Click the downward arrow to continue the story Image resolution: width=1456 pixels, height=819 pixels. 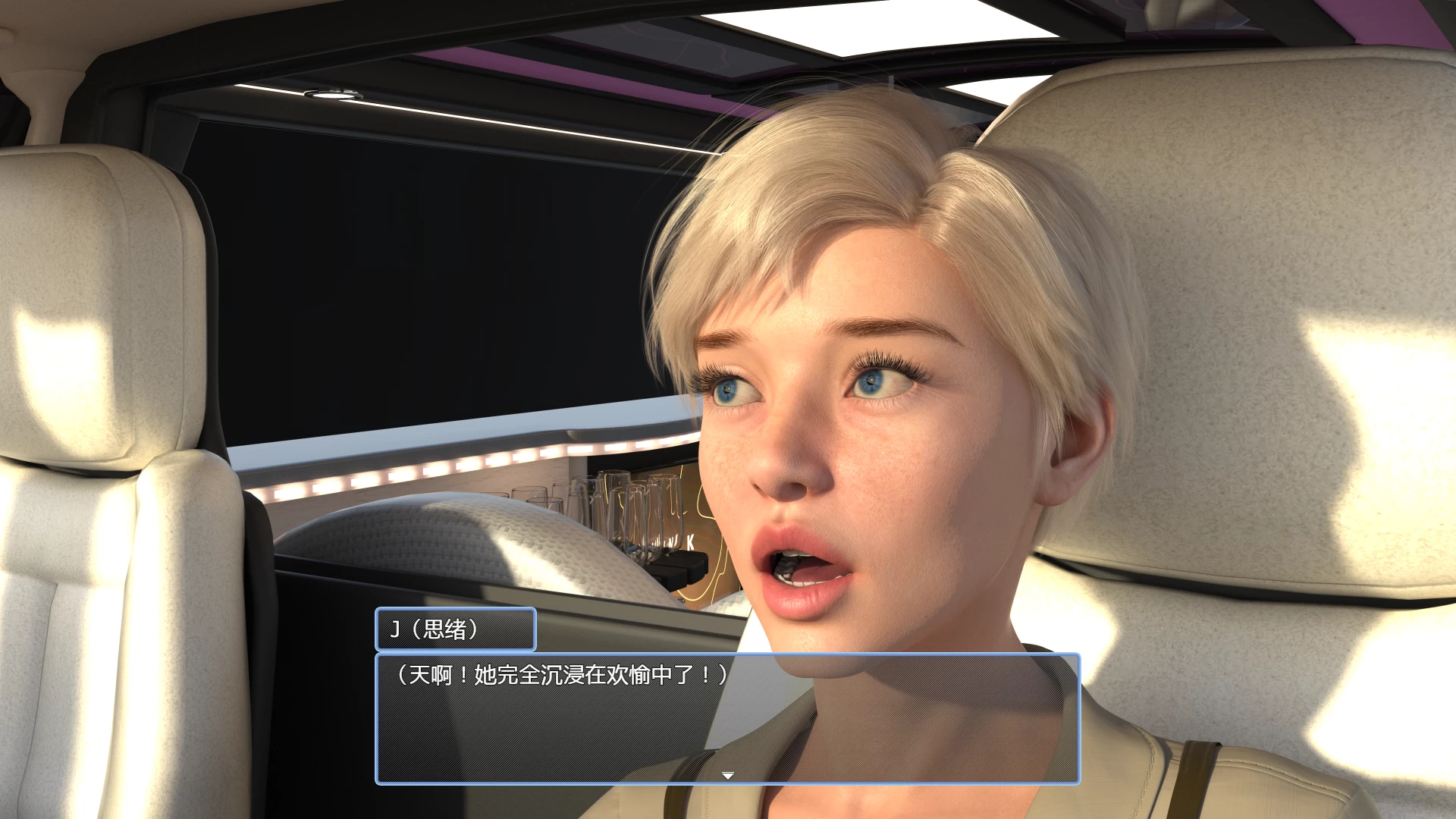(x=727, y=773)
